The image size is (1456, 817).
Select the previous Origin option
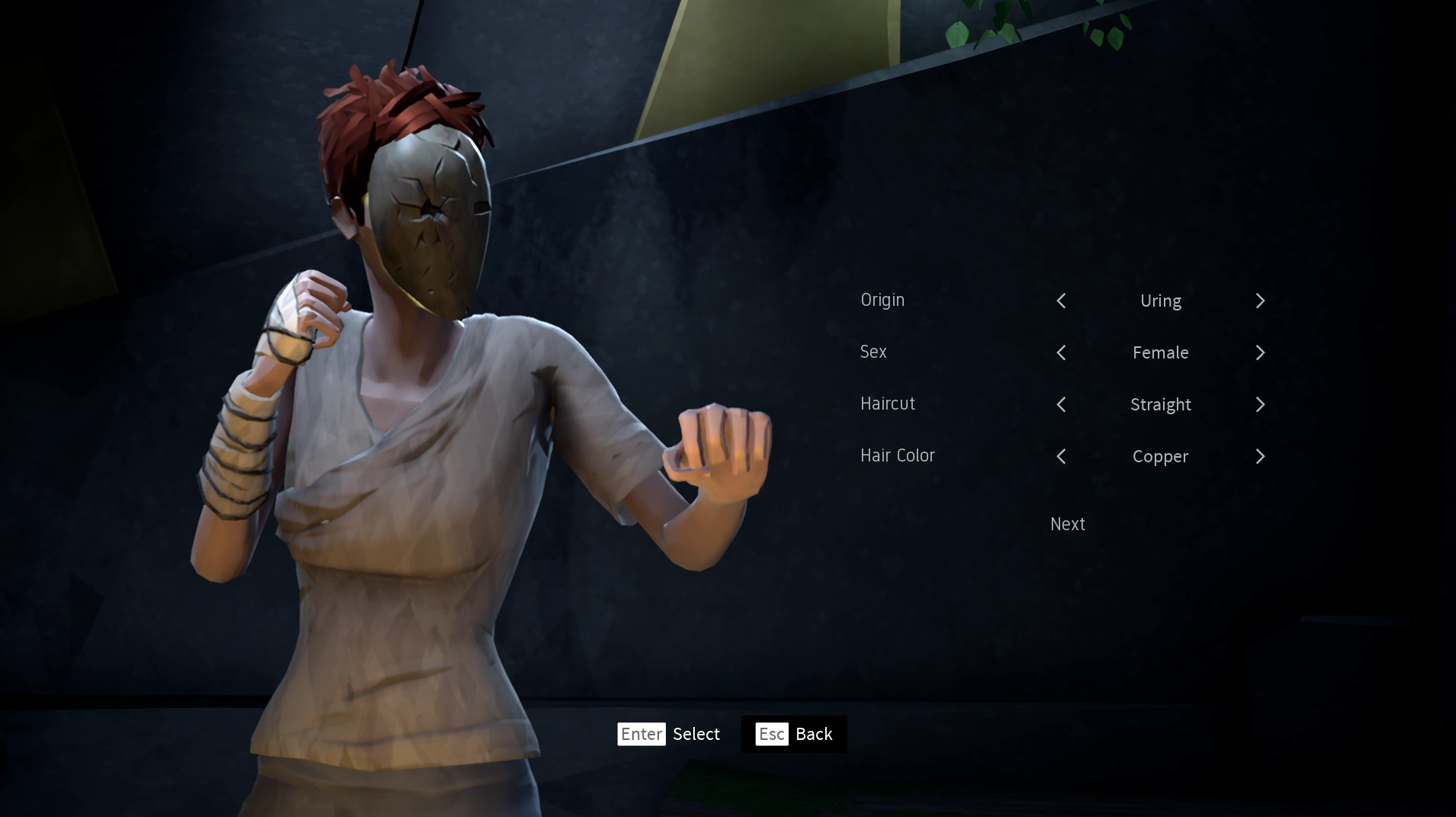1061,301
